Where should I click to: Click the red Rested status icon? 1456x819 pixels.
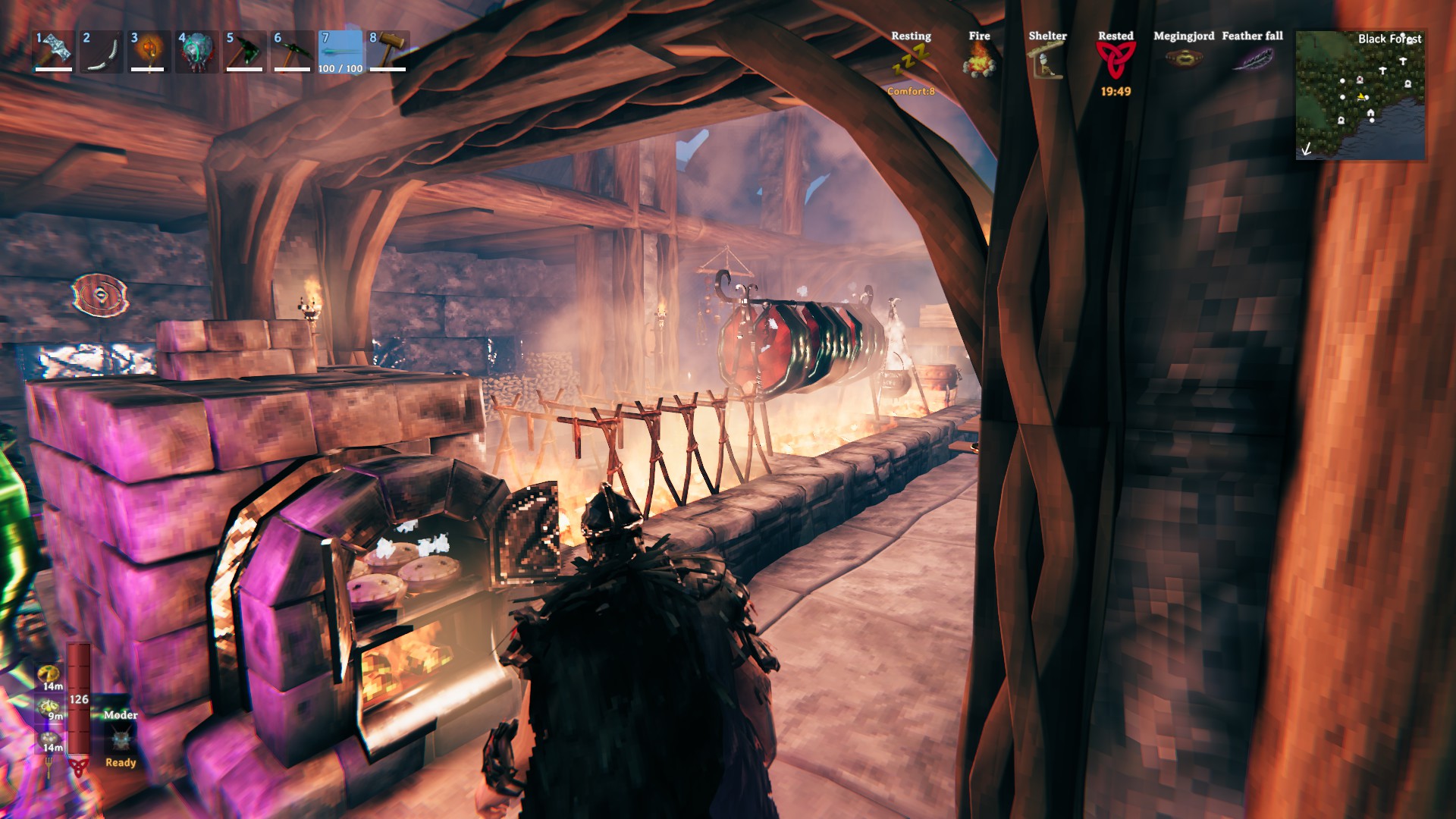(x=1116, y=61)
